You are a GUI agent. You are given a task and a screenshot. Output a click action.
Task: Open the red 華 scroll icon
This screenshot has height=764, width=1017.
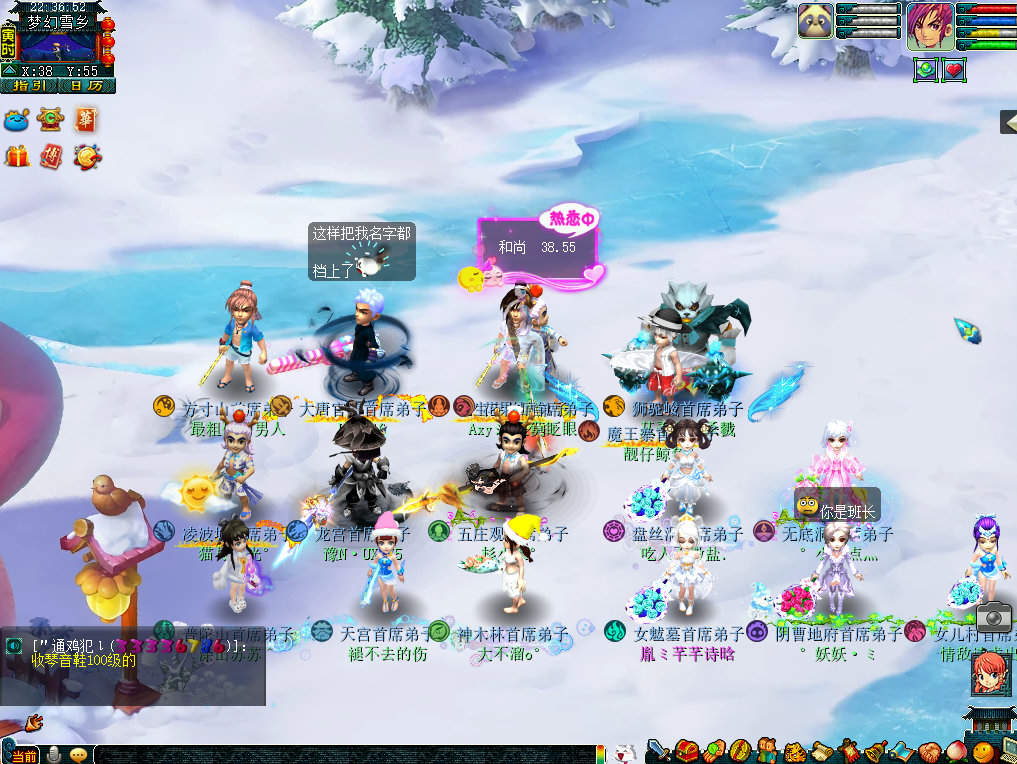pos(86,120)
